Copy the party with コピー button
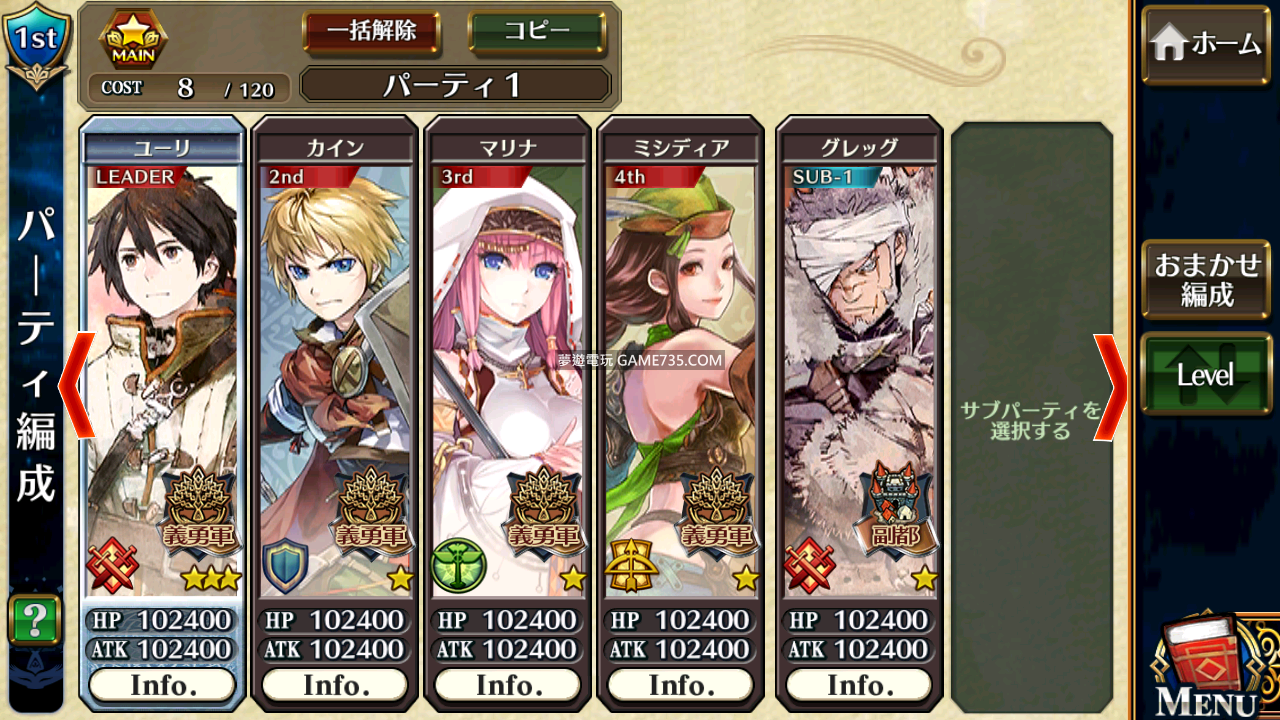 [x=537, y=31]
